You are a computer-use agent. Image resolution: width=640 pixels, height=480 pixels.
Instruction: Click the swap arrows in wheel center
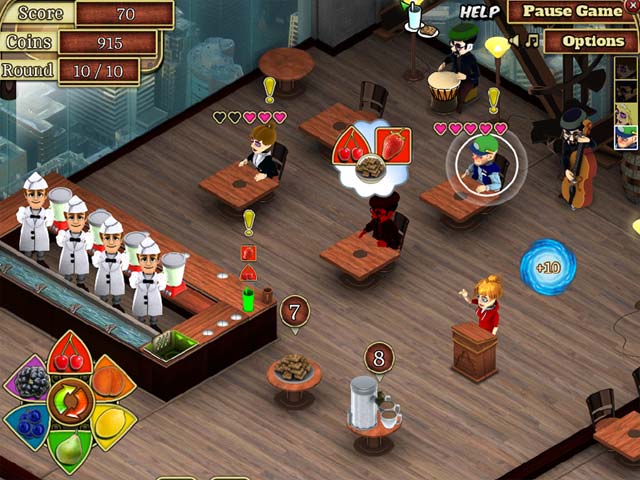70,401
